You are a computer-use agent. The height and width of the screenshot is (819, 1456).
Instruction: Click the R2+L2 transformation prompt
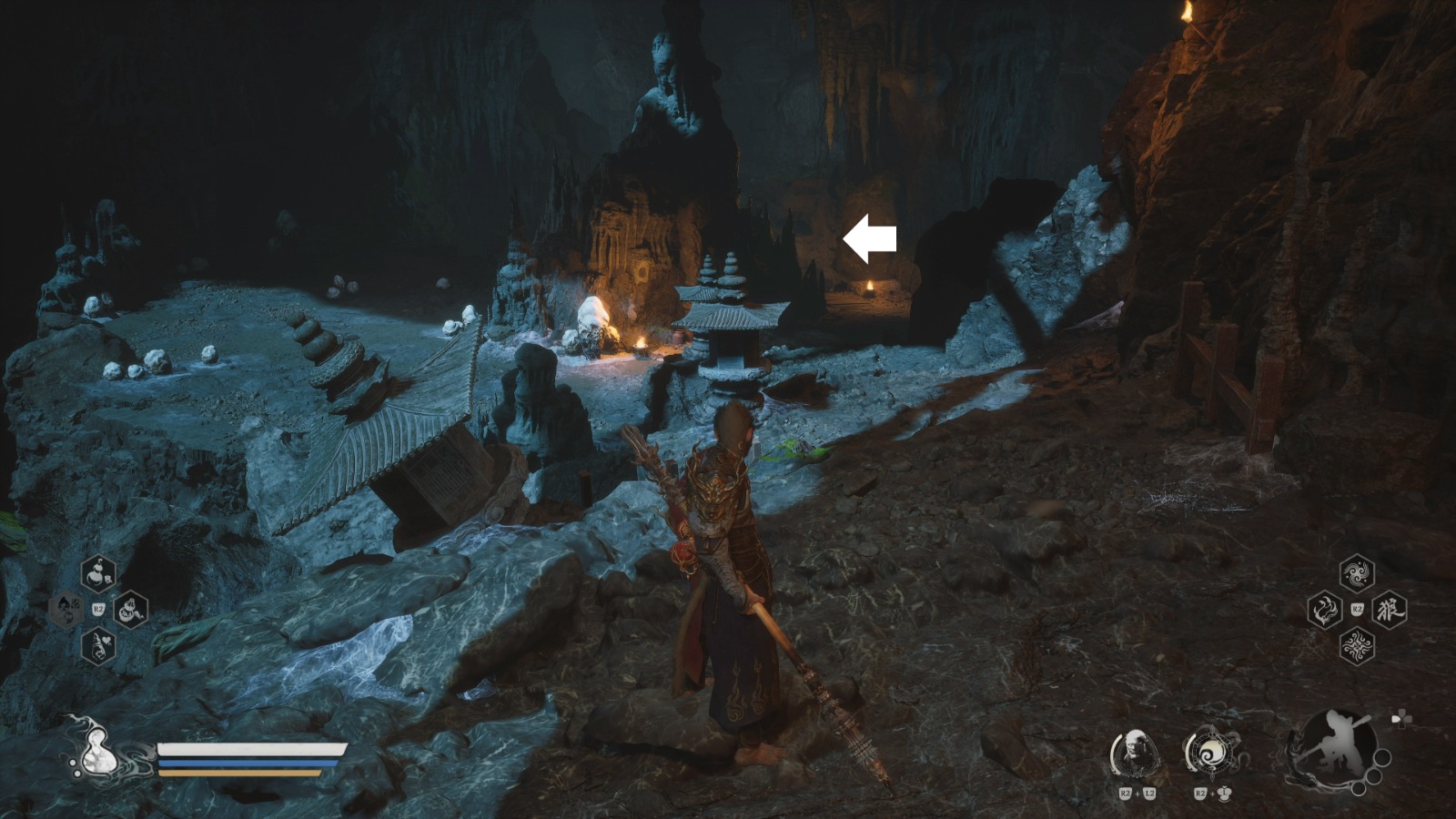tap(1137, 793)
